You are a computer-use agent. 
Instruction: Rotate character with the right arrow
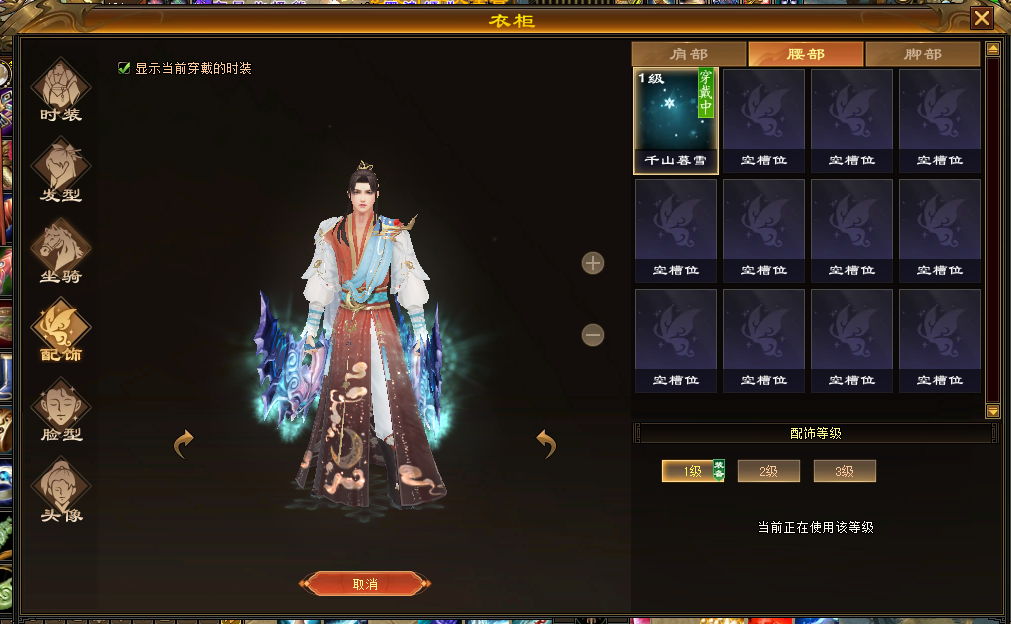click(546, 443)
